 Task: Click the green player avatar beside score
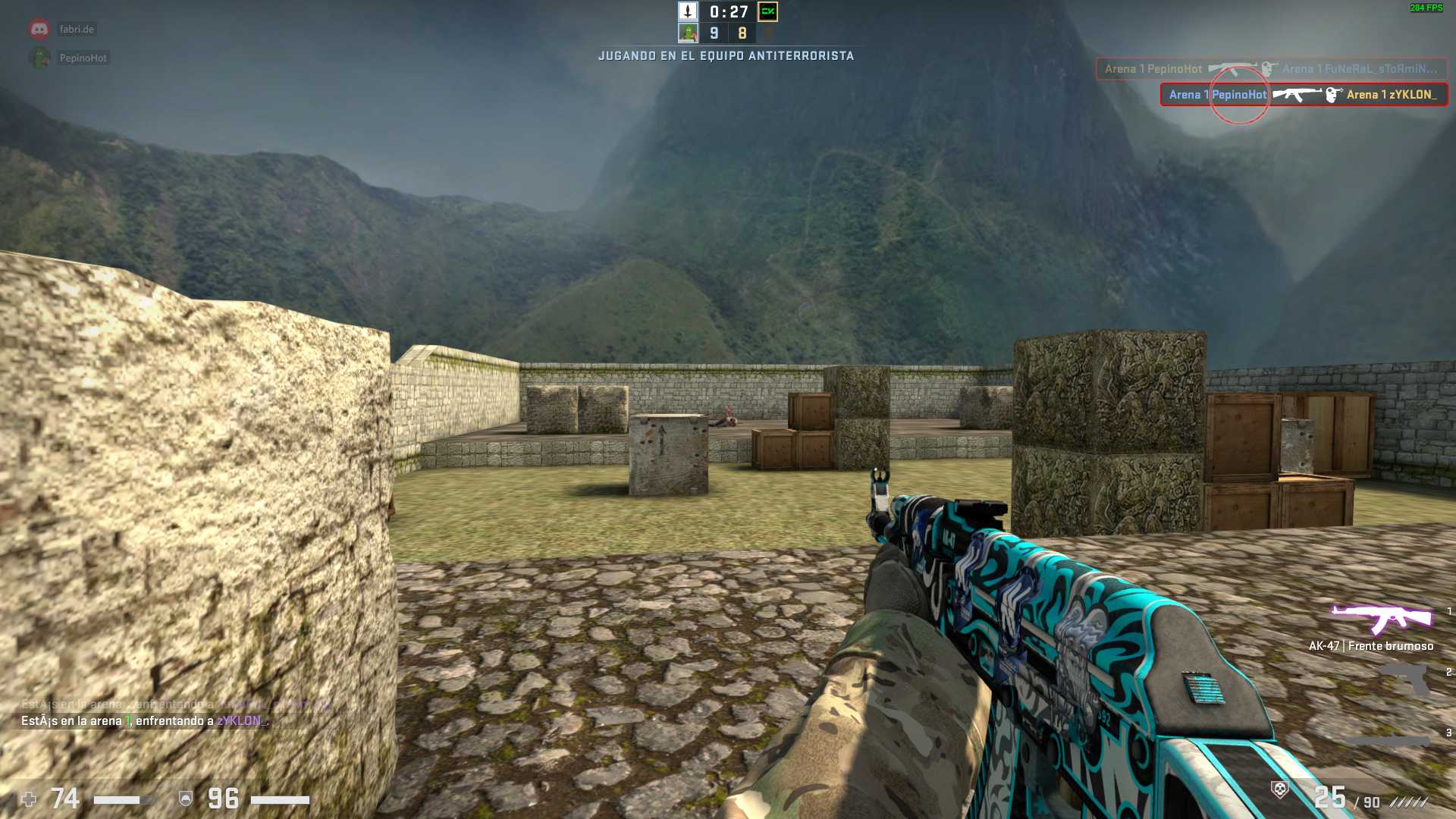[688, 33]
